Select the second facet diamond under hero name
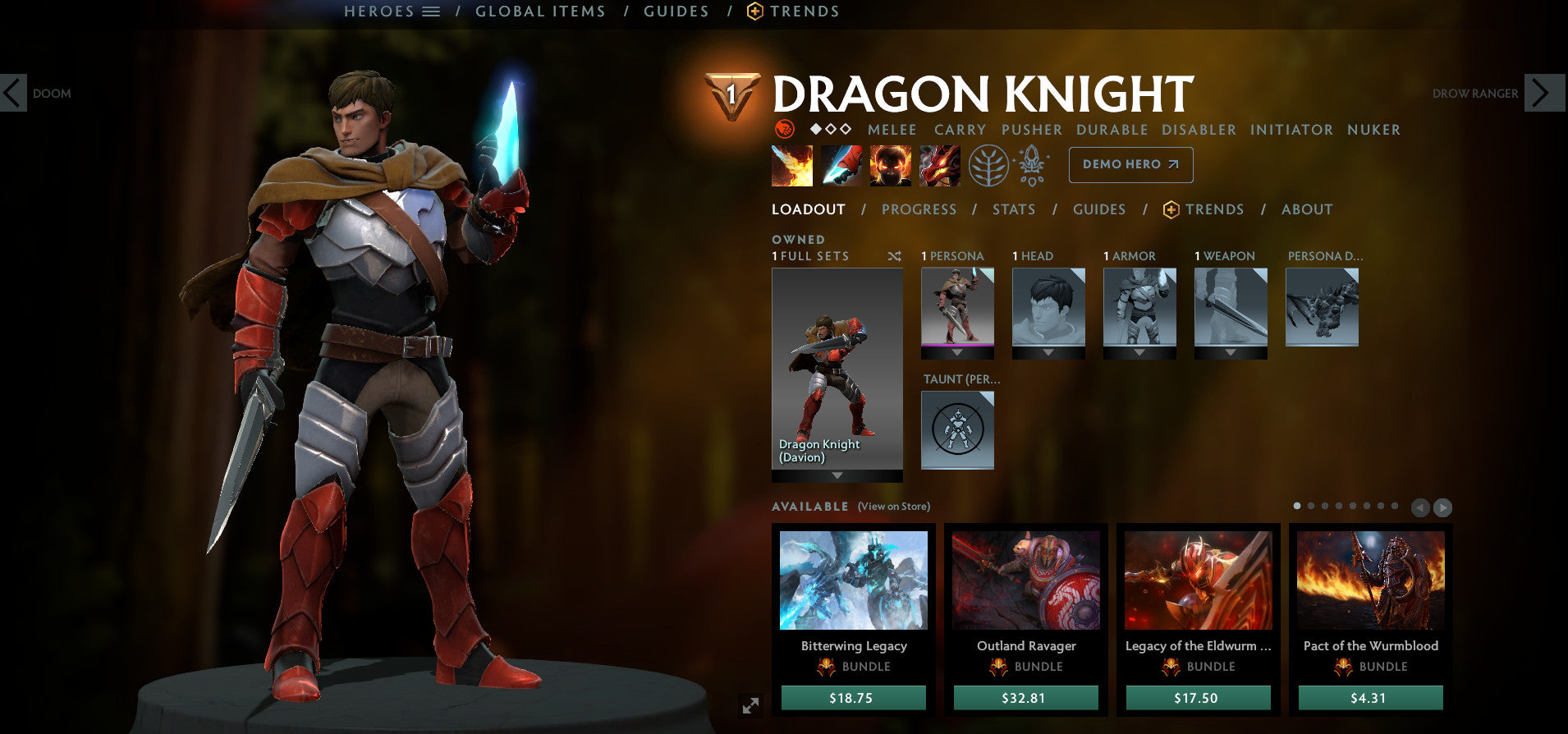 pyautogui.click(x=829, y=129)
